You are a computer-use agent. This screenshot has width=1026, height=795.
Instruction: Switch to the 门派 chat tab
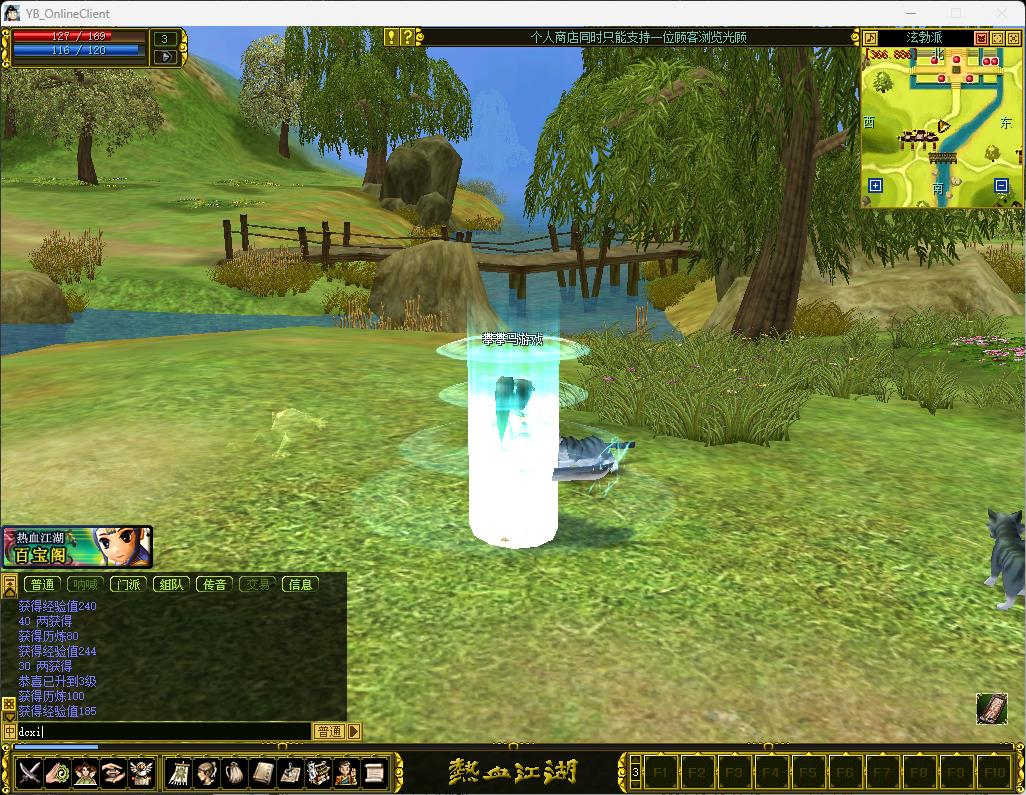(128, 584)
